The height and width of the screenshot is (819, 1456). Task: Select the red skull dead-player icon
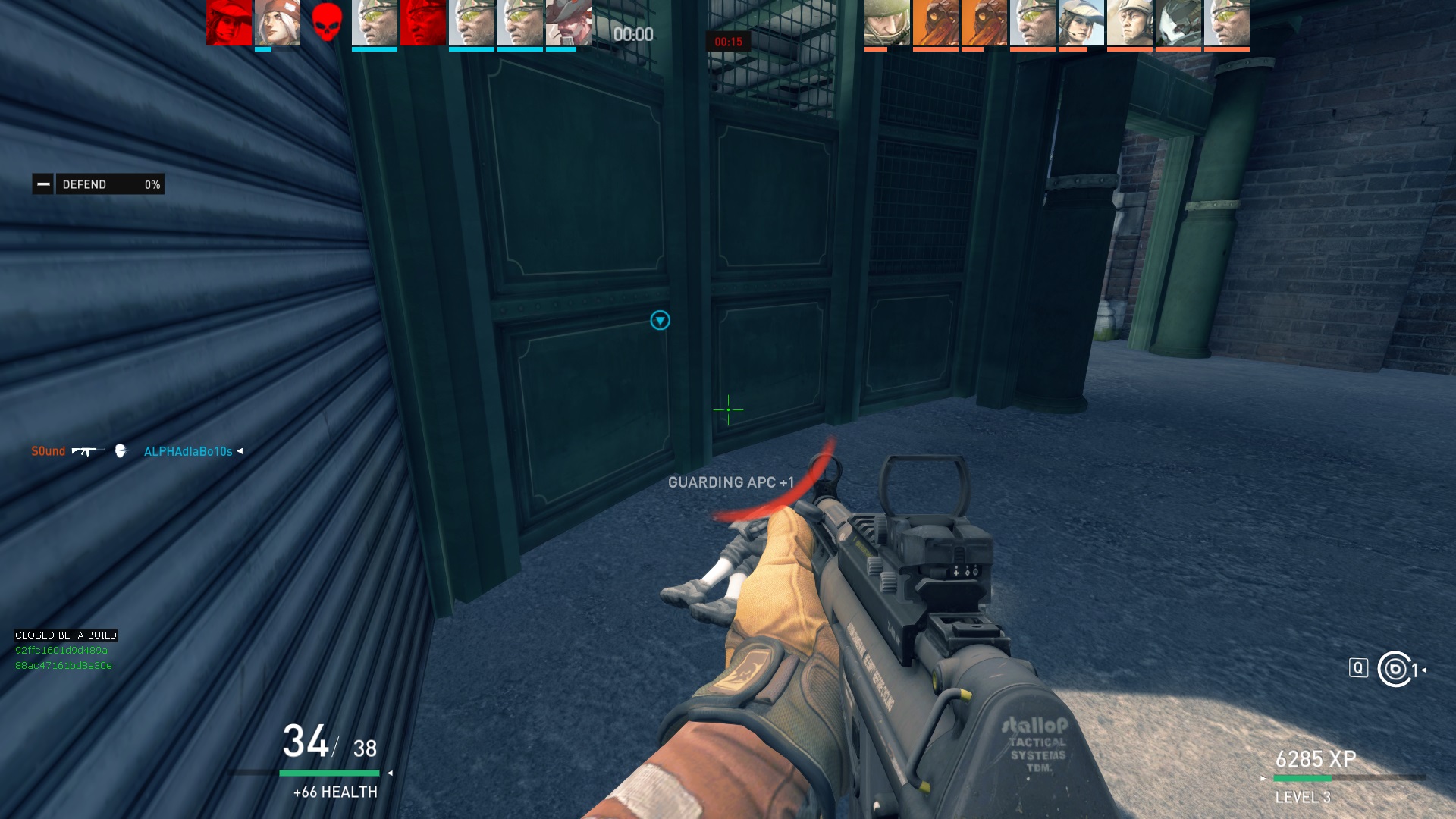[326, 24]
